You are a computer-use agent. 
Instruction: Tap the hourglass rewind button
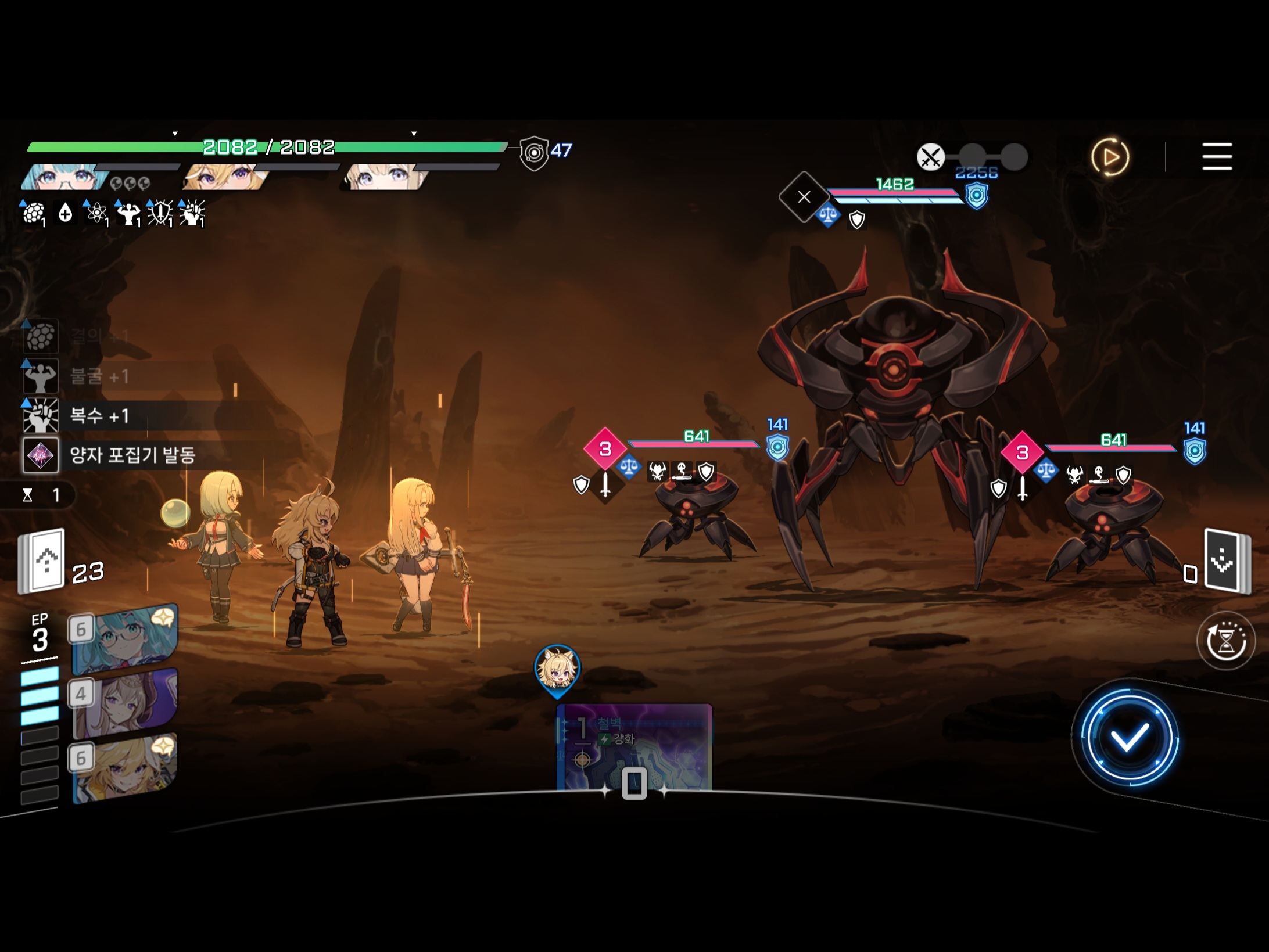pyautogui.click(x=1226, y=641)
